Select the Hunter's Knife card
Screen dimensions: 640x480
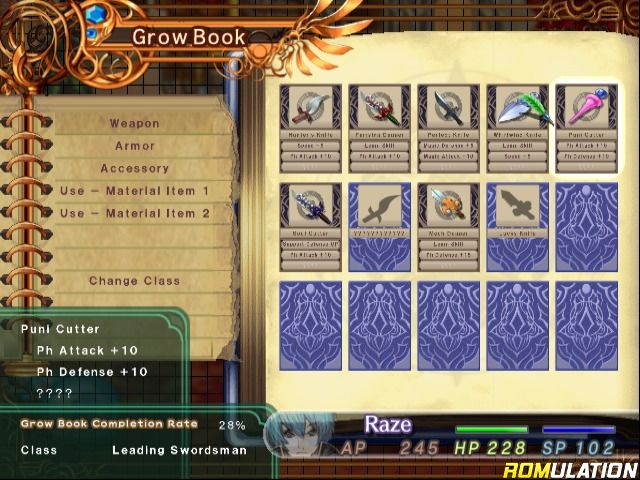click(310, 127)
